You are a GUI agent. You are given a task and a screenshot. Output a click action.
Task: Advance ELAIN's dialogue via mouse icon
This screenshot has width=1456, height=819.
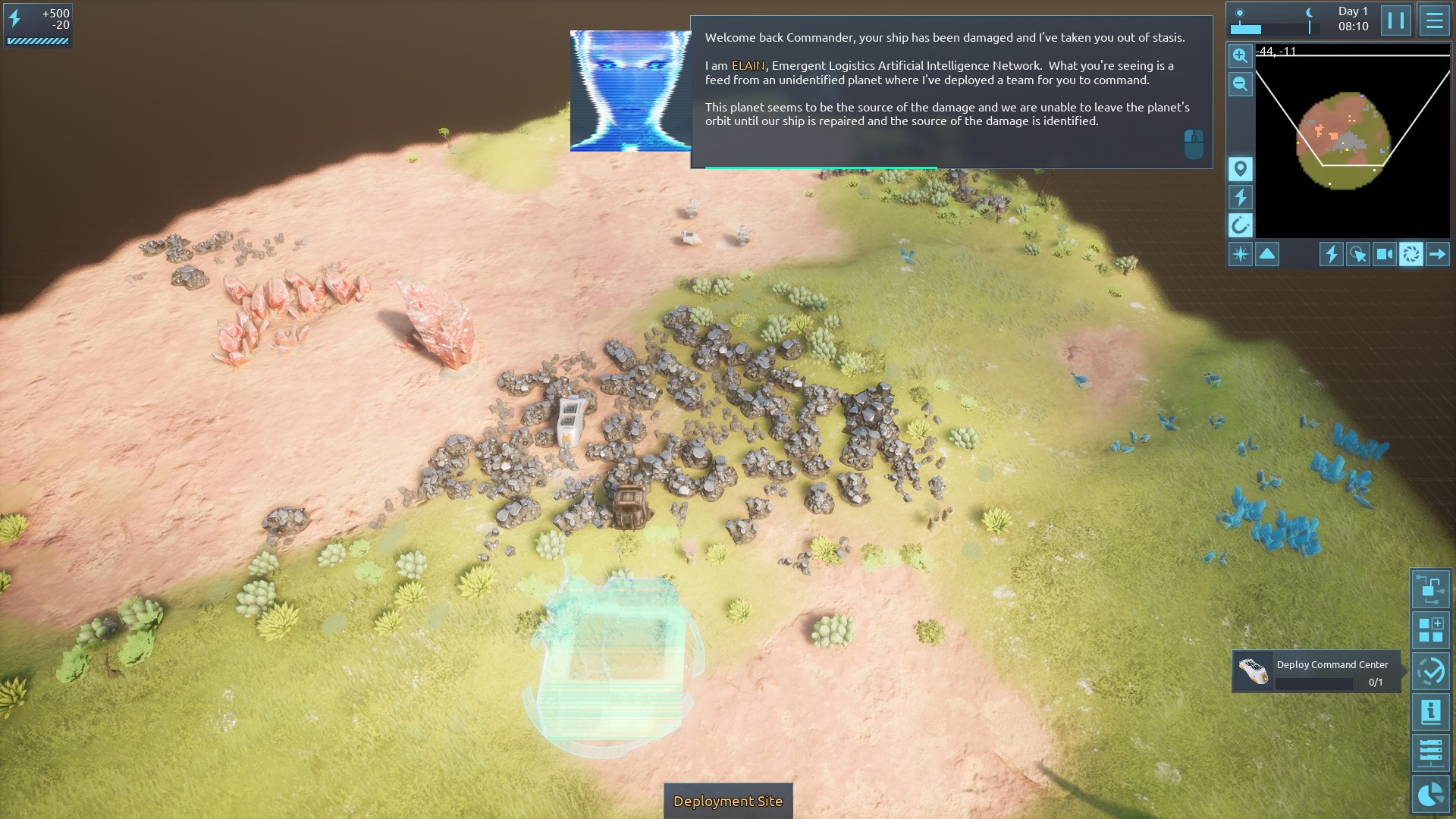(x=1194, y=144)
